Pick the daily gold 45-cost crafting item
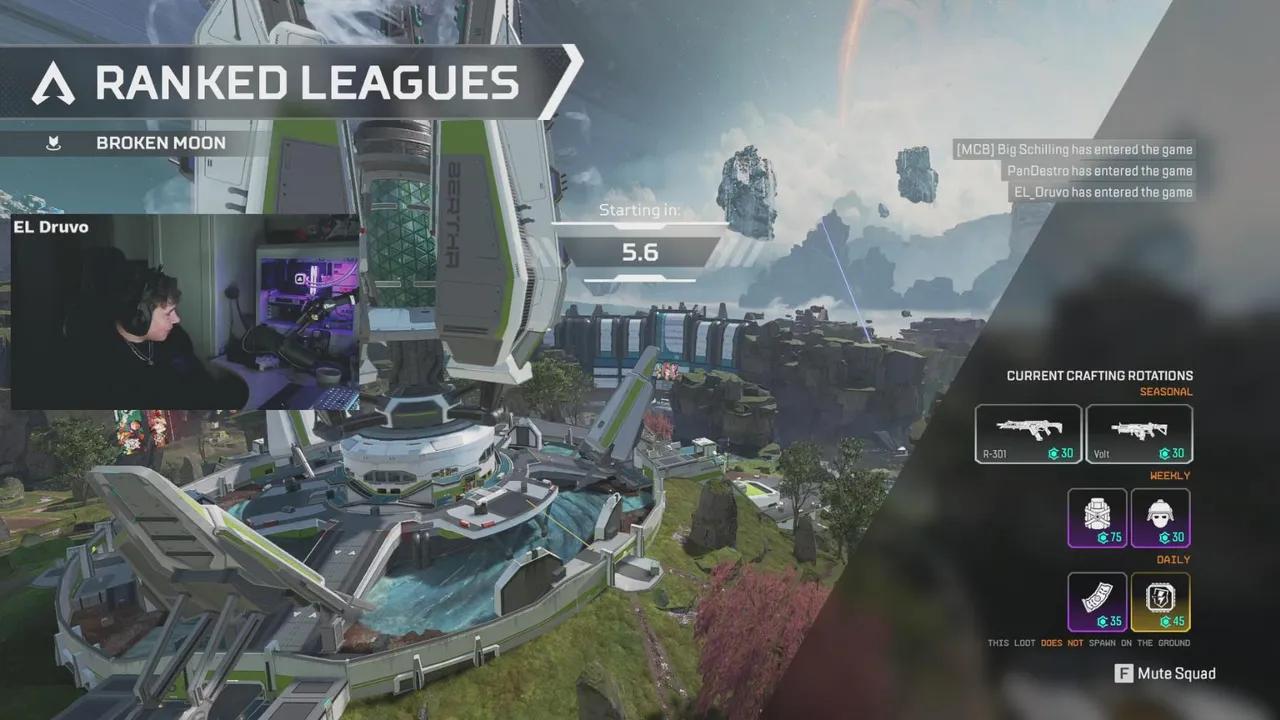 1160,602
